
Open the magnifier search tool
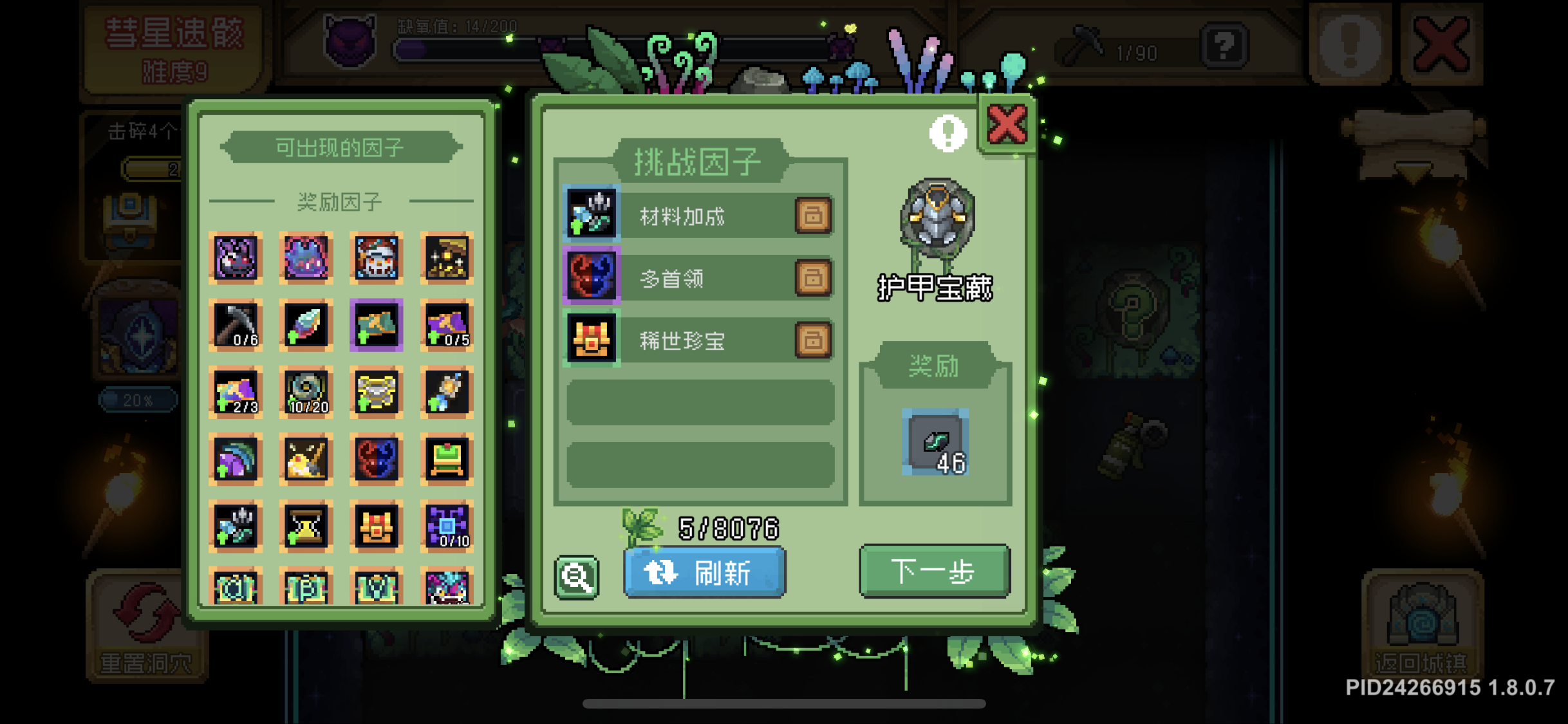pos(577,575)
